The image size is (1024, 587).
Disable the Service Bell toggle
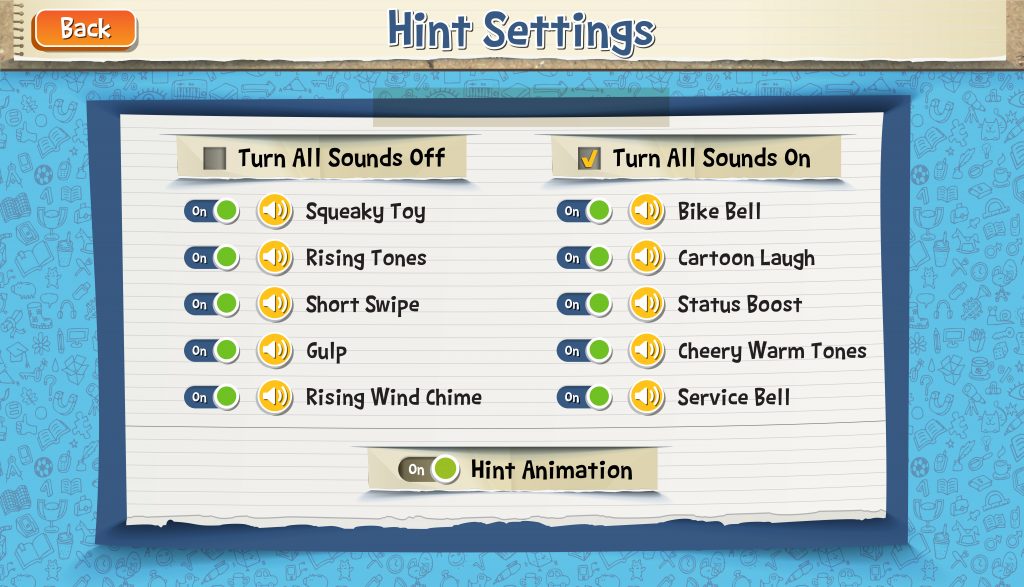tap(584, 397)
